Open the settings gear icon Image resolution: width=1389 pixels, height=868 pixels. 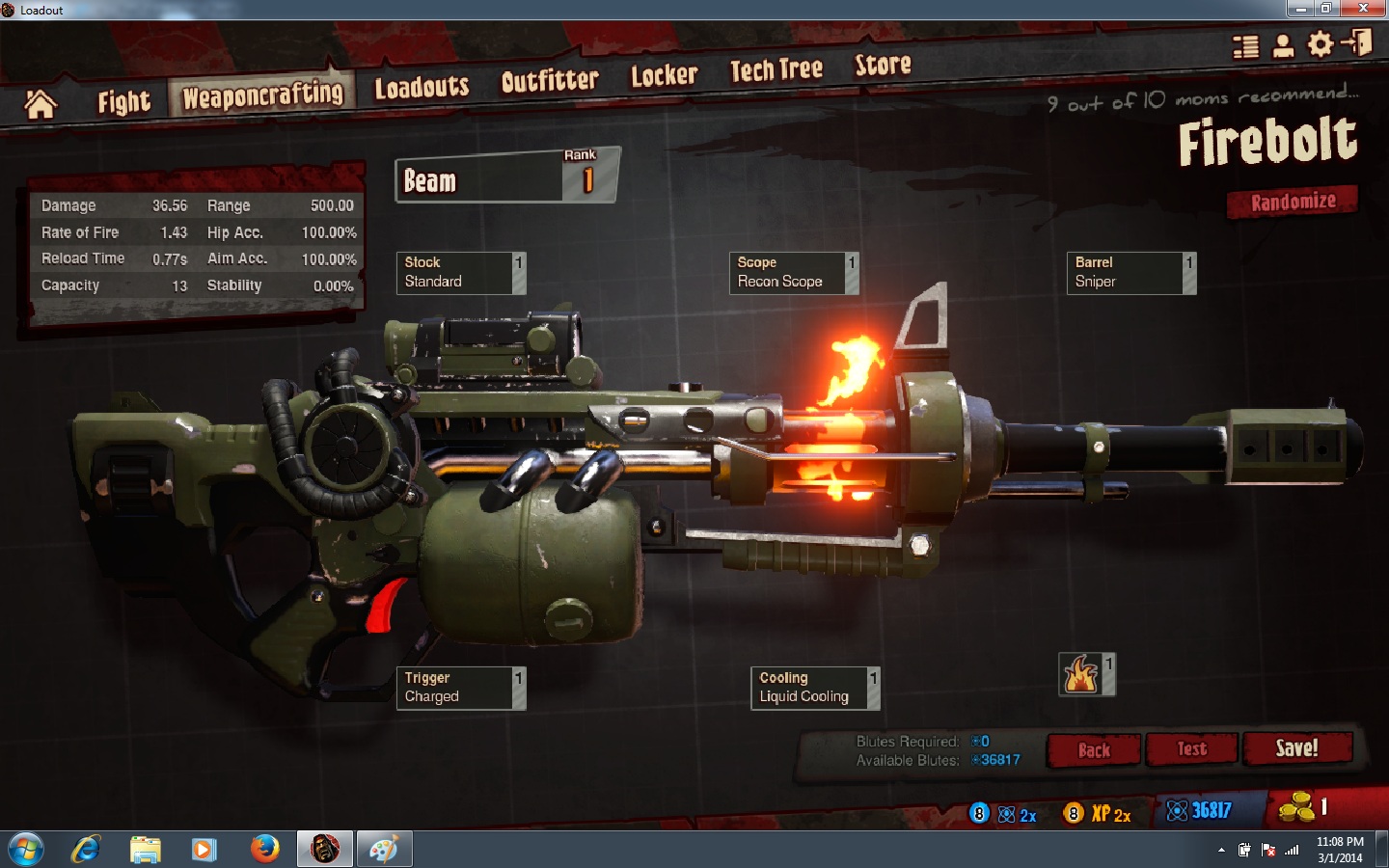click(x=1320, y=44)
